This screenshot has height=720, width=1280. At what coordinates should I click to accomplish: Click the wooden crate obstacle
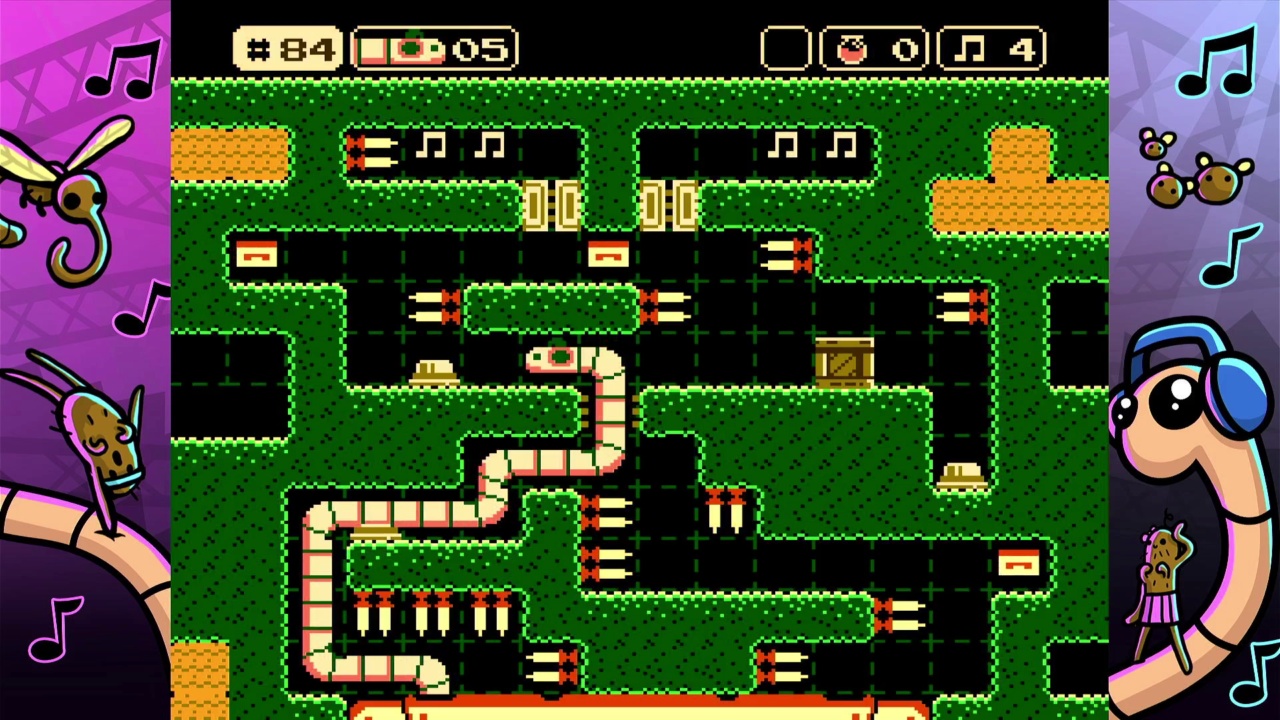pos(843,360)
